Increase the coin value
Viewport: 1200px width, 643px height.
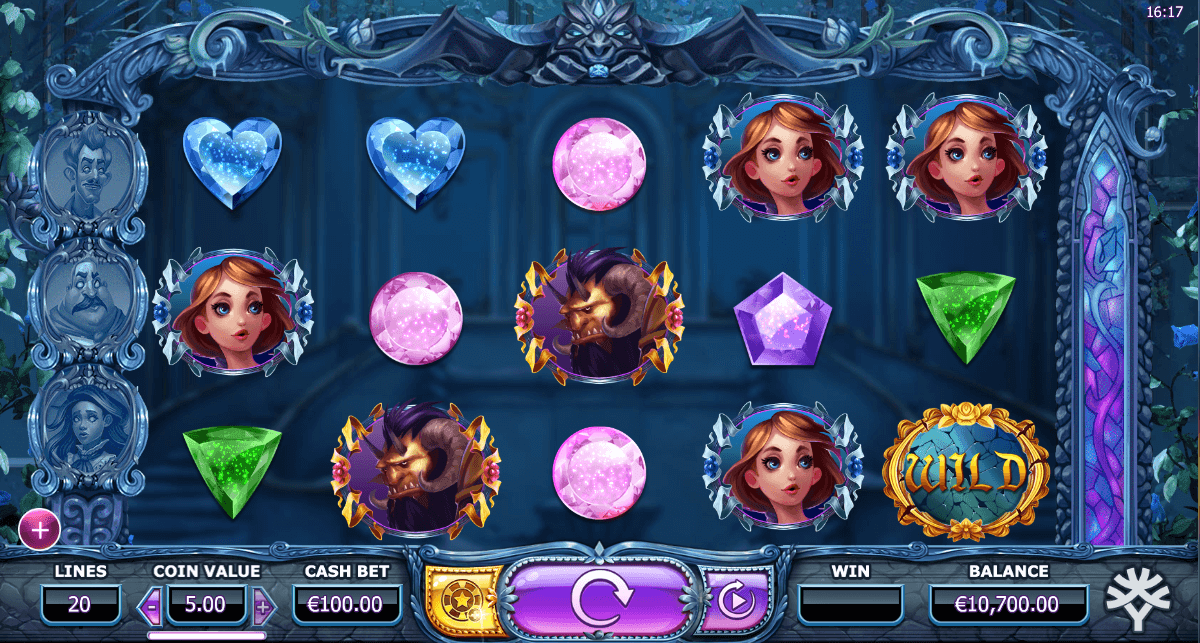[x=263, y=605]
